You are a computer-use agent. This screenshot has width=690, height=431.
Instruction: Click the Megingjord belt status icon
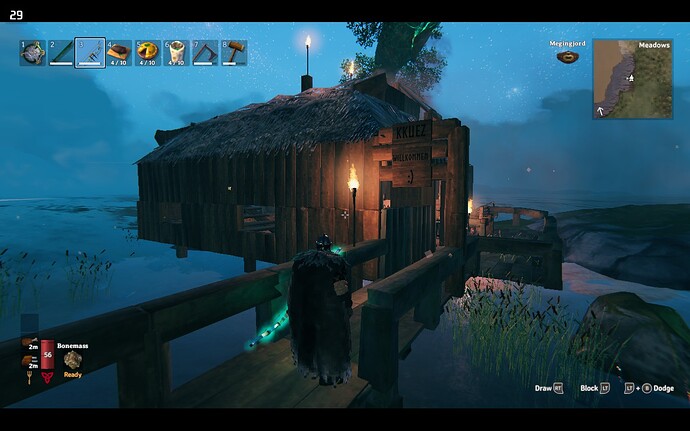tap(566, 57)
